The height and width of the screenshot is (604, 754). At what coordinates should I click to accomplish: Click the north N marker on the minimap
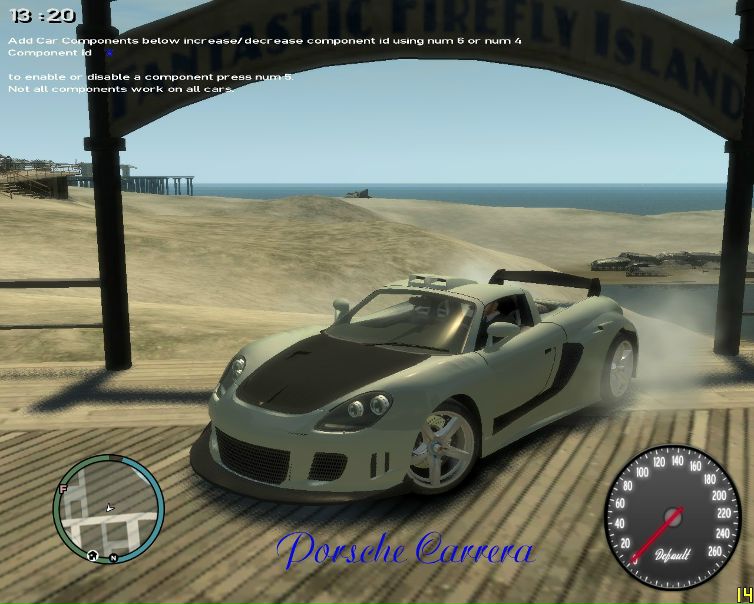tap(113, 556)
